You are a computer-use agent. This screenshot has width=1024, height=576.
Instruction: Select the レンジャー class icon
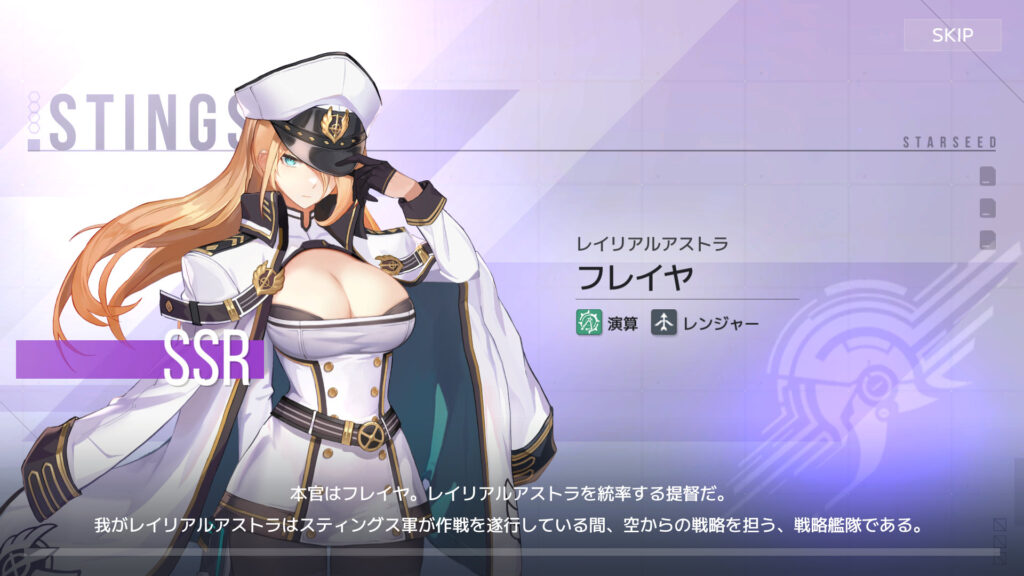tap(665, 322)
